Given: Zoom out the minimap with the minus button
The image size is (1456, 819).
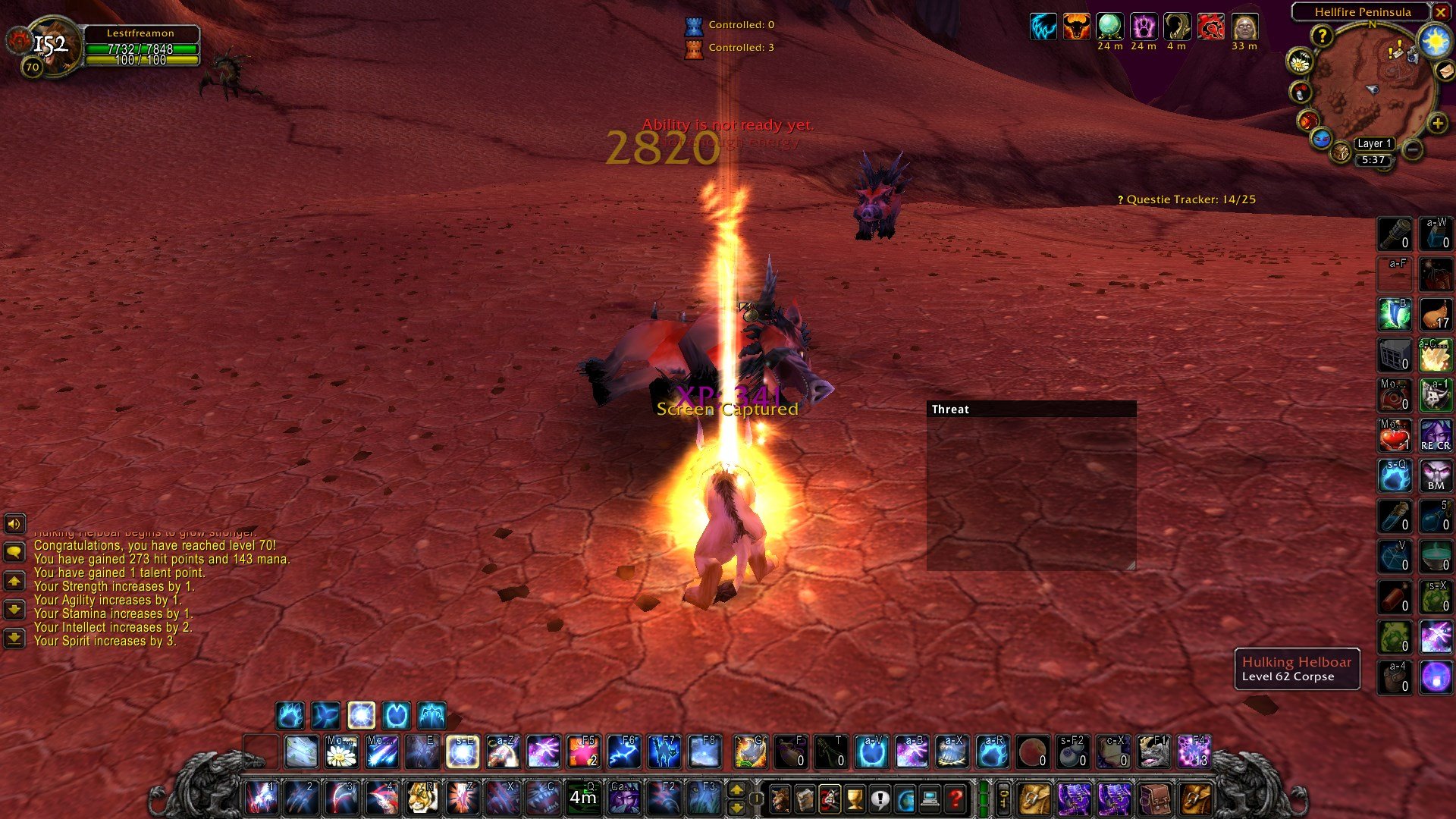Looking at the screenshot, I should click(x=1413, y=149).
